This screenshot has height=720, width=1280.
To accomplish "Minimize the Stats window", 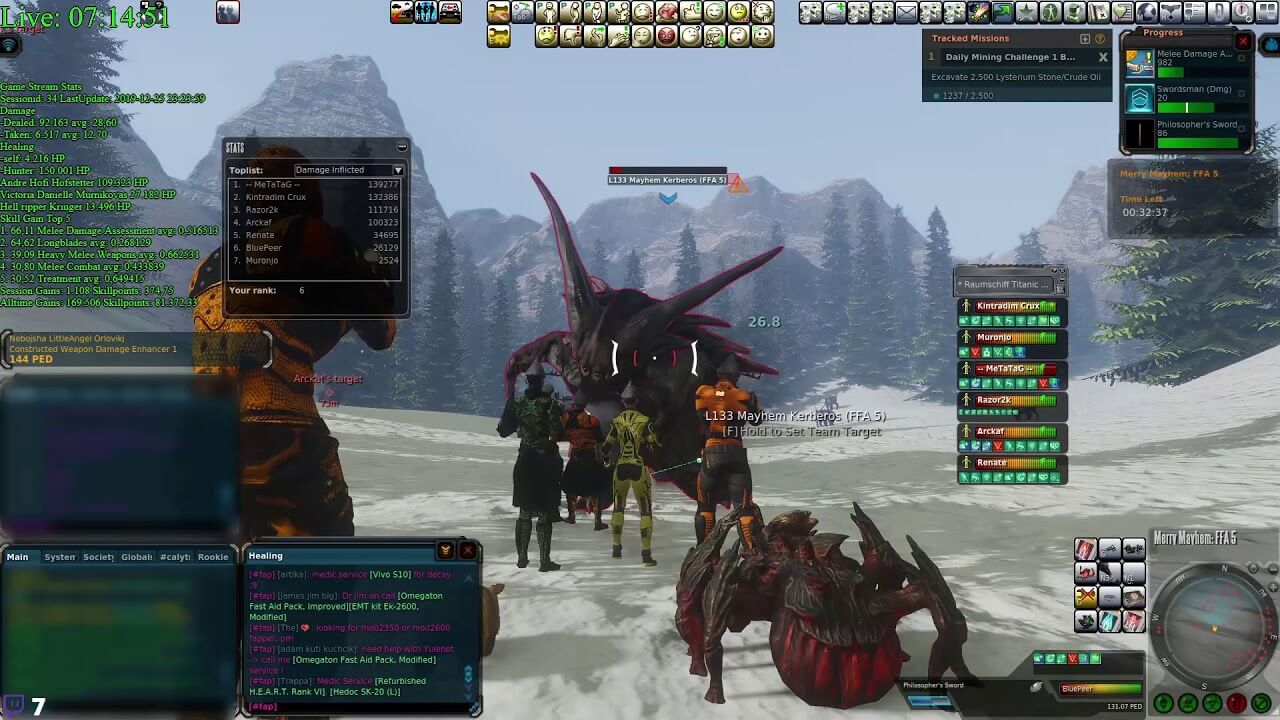I will (401, 147).
